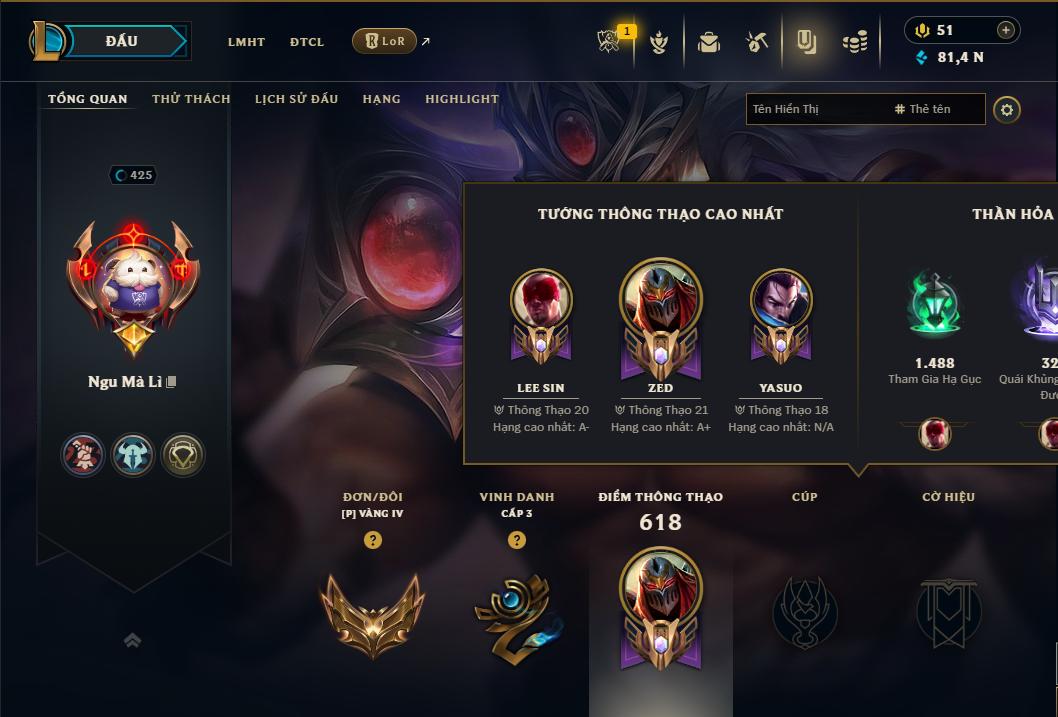The image size is (1058, 717).
Task: Click the ĐẤU play button
Action: [121, 41]
